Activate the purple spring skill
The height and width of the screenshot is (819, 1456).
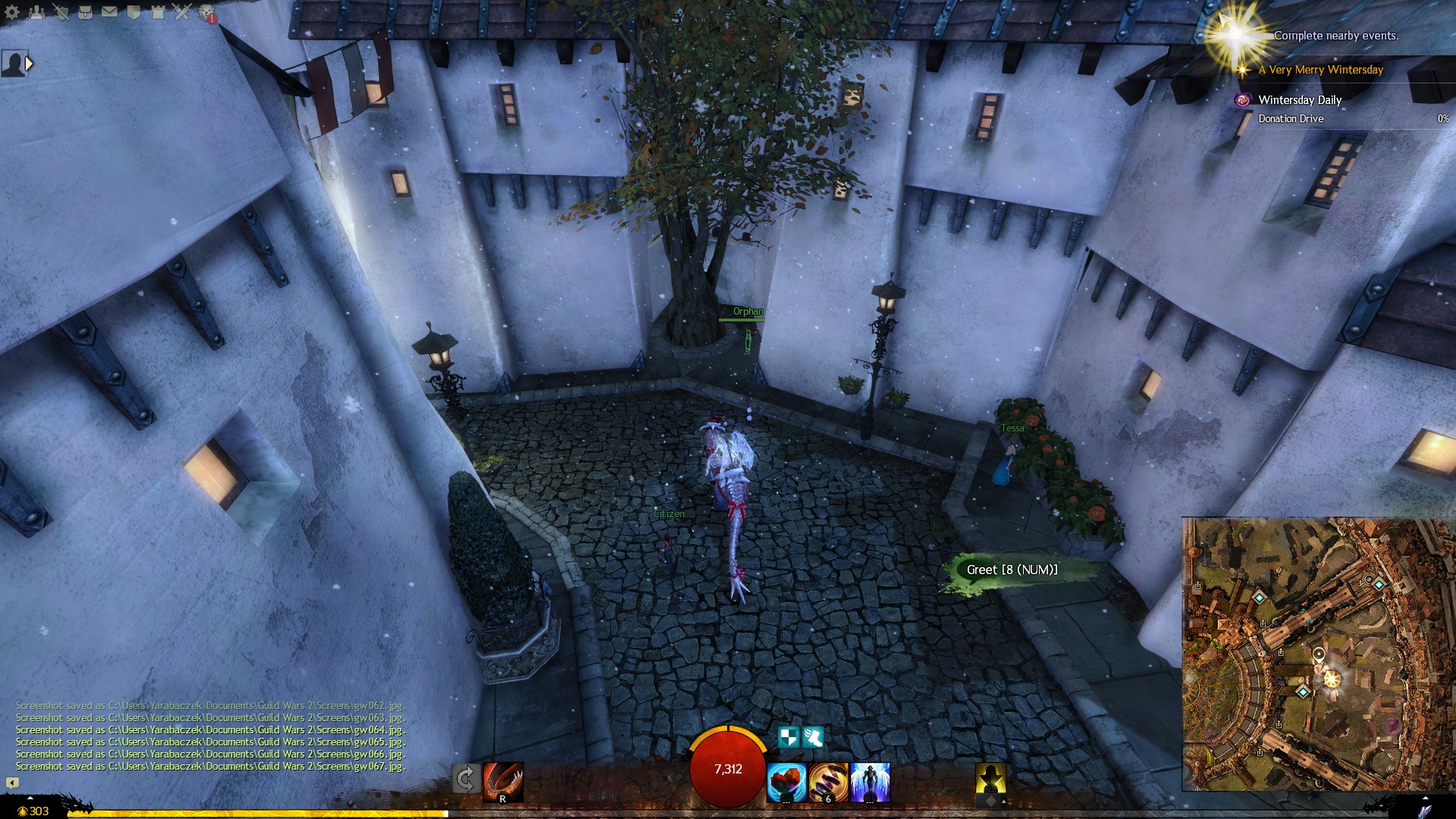[x=828, y=782]
